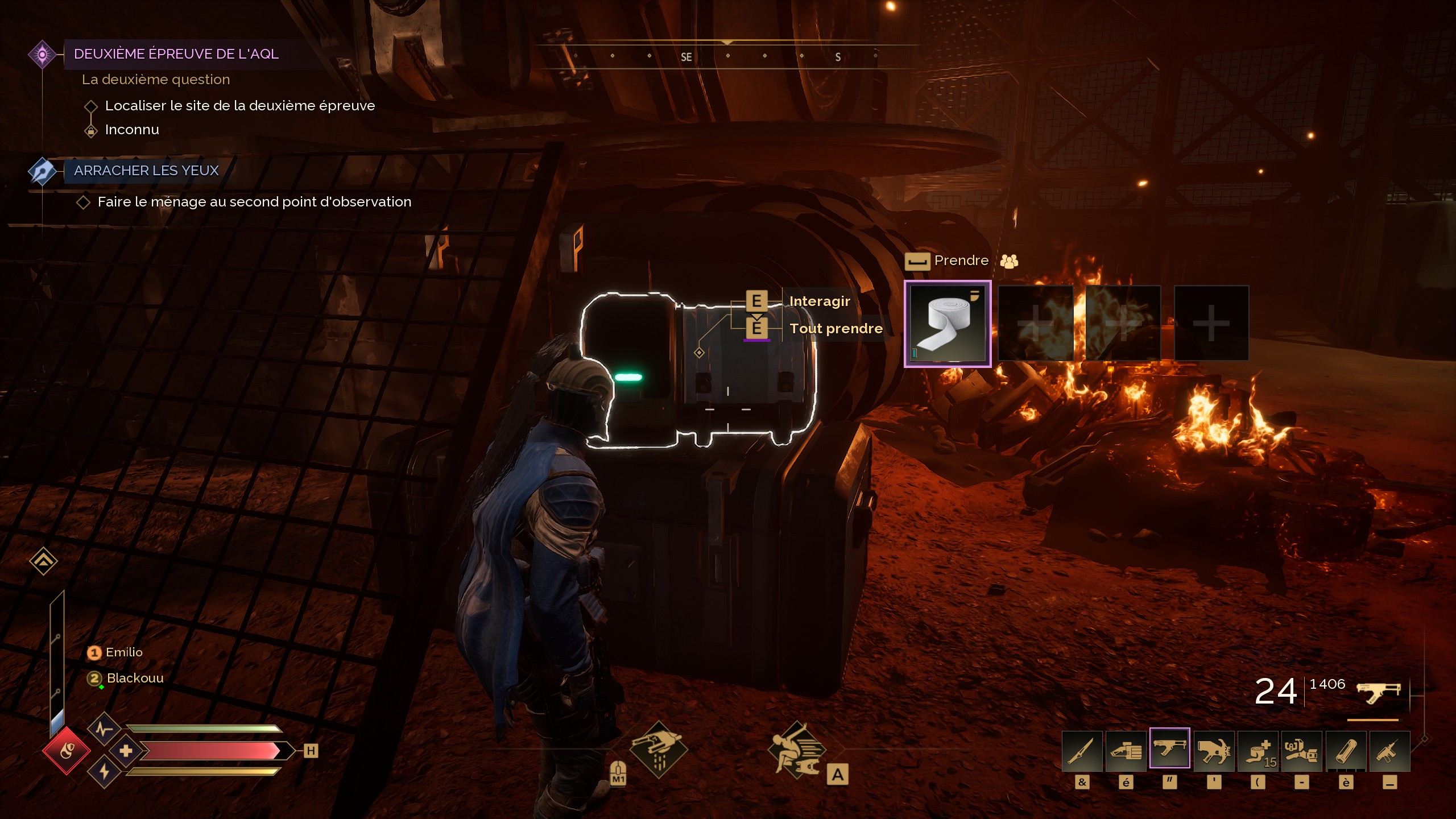Select the highlighted submachine gun hotbar slot
Image resolution: width=1456 pixels, height=819 pixels.
pyautogui.click(x=1169, y=749)
